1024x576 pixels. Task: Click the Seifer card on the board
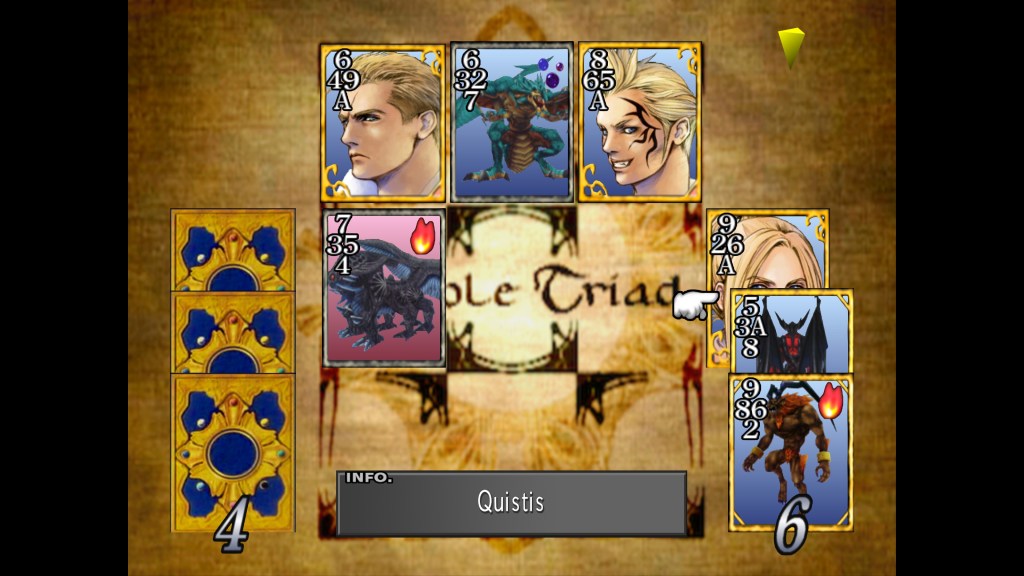click(x=382, y=122)
